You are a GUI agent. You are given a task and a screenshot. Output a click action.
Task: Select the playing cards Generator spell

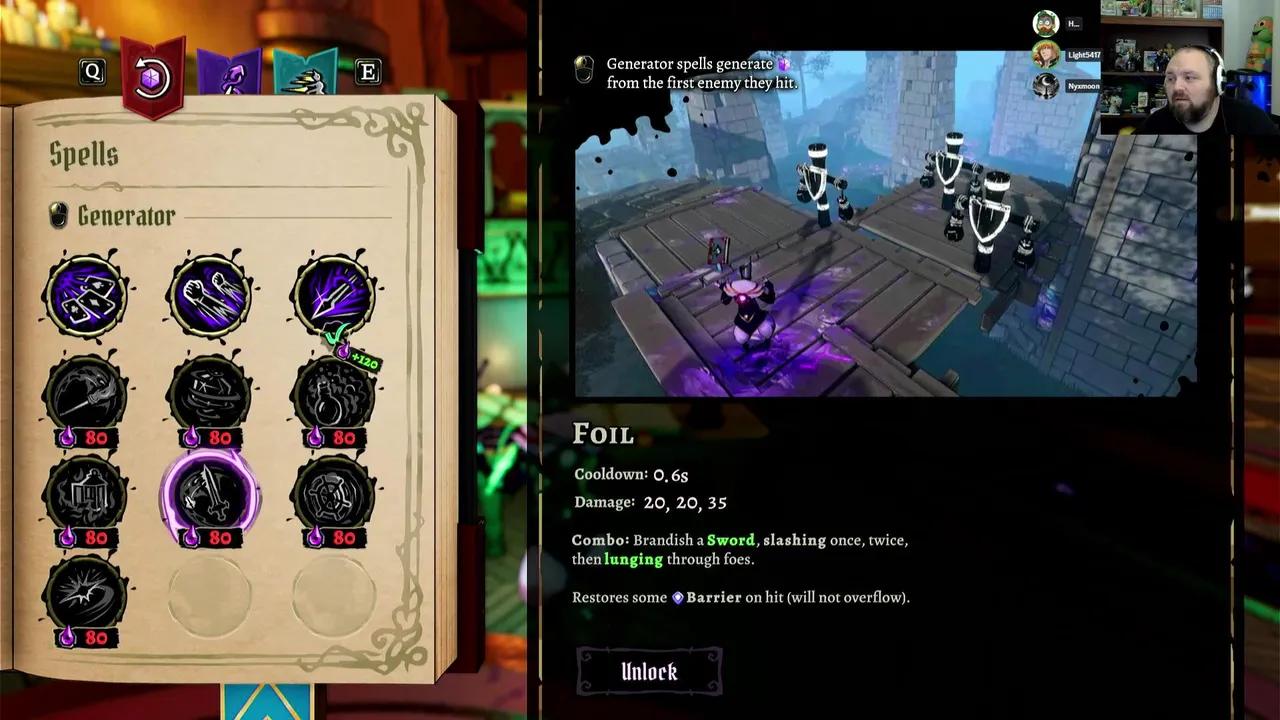point(85,293)
